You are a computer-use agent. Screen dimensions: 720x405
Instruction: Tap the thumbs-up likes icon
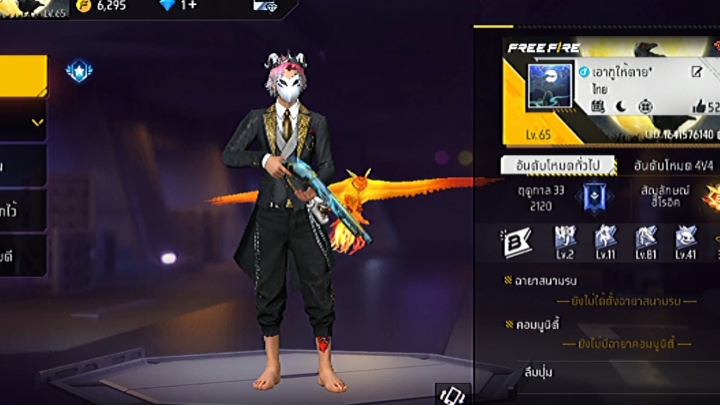699,107
